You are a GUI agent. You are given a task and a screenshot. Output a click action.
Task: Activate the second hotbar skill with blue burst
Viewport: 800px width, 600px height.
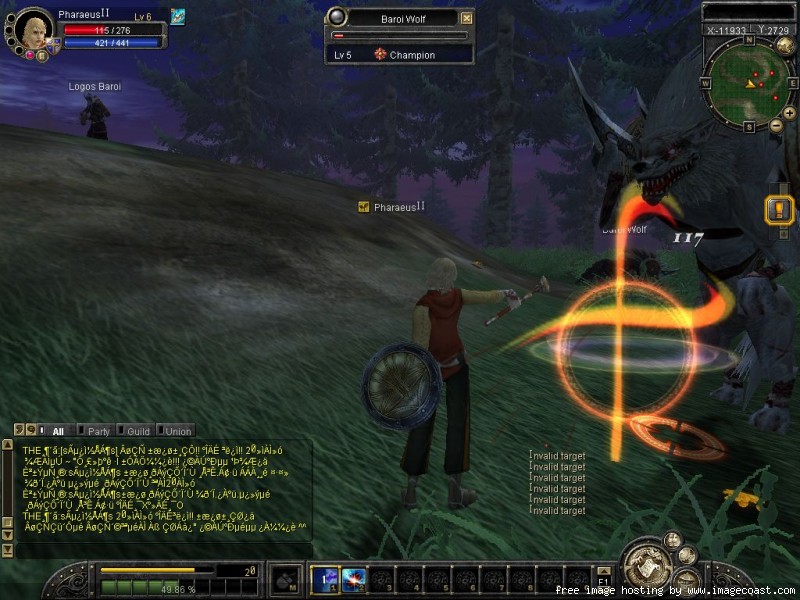(353, 578)
